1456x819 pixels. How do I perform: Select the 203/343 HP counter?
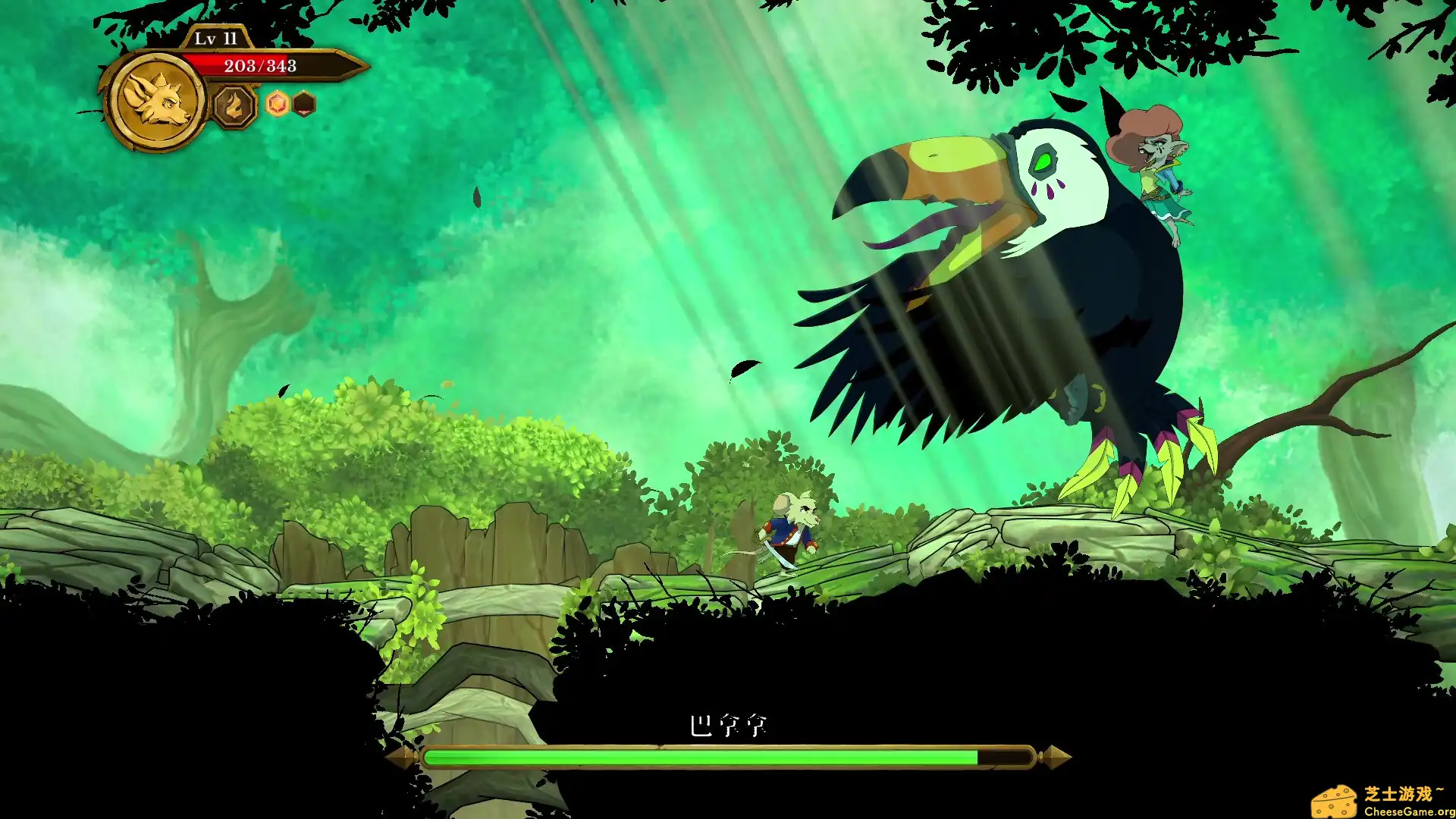(259, 67)
